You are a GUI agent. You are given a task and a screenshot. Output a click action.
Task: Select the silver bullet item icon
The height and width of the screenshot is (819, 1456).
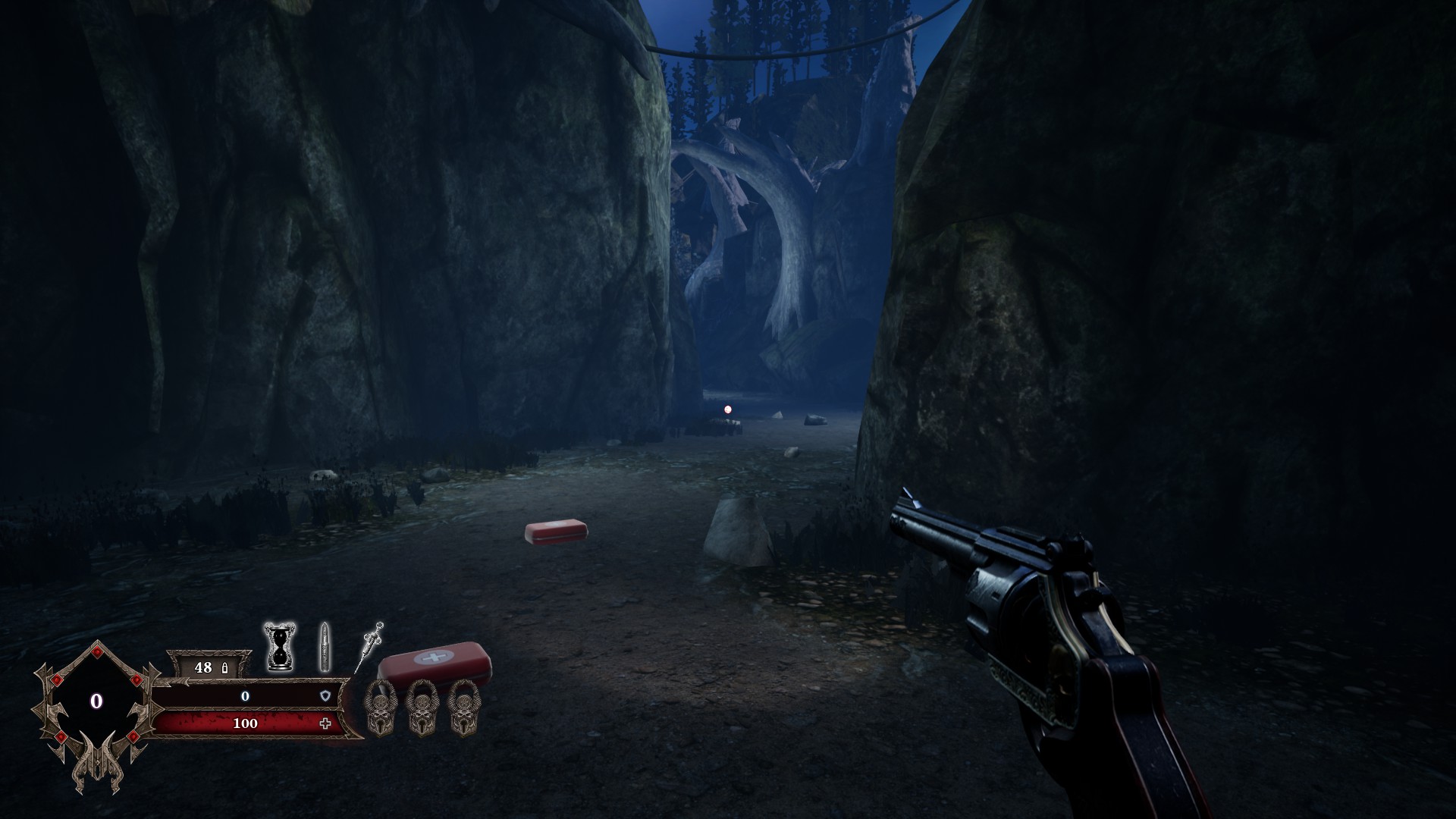click(x=325, y=647)
